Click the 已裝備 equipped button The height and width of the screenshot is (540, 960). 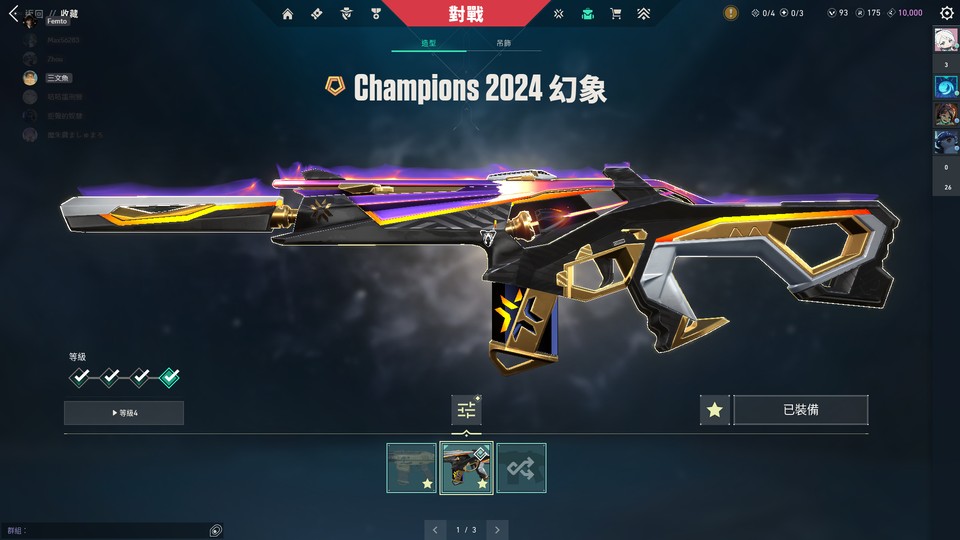[800, 410]
